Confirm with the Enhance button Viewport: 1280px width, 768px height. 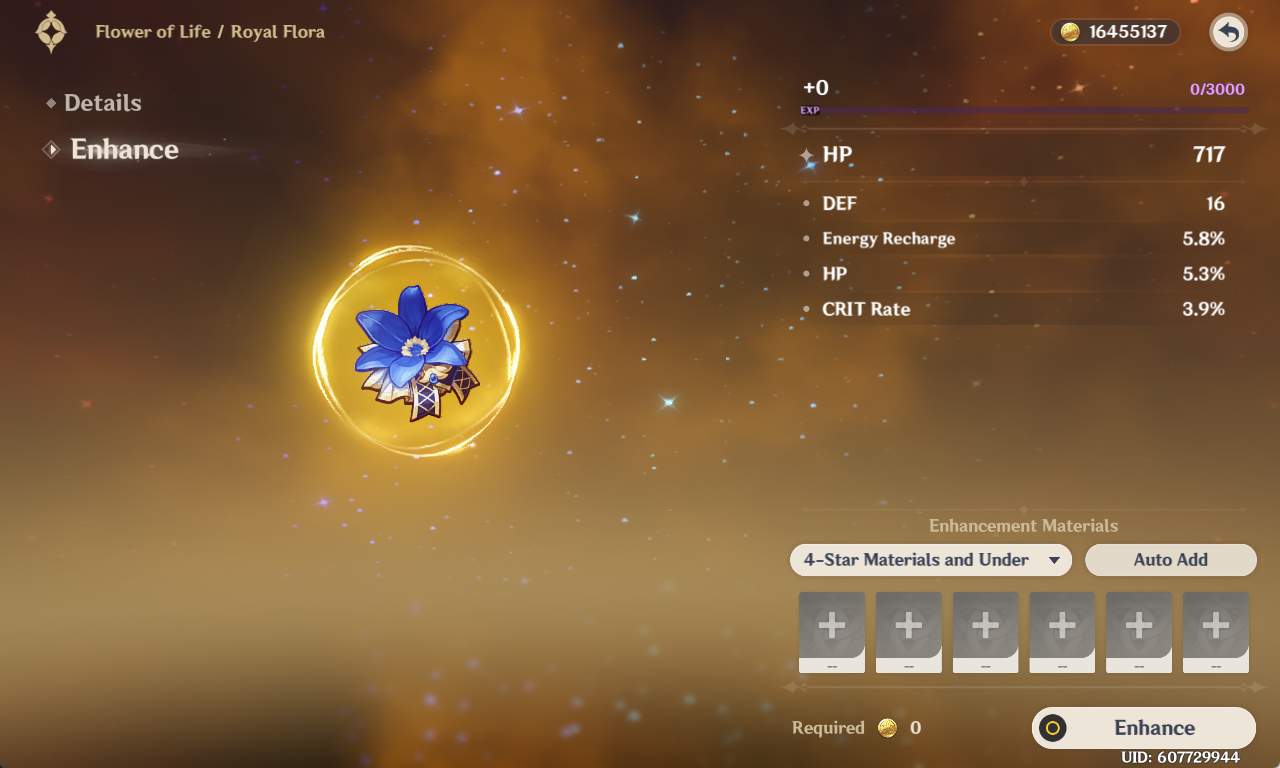pos(1143,728)
